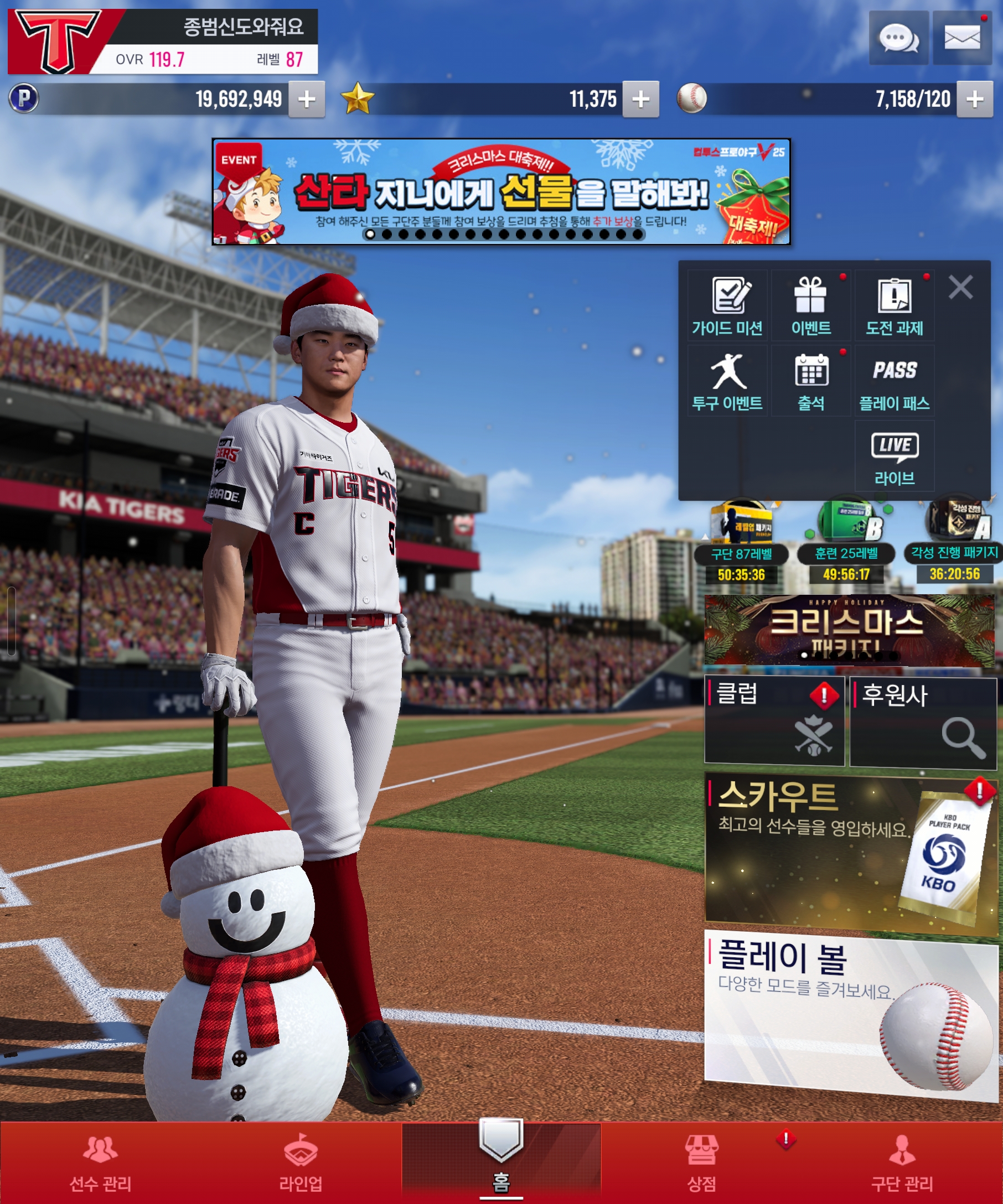Open the 출석 attendance calendar
Screen dimensions: 1003x1204
tap(810, 381)
